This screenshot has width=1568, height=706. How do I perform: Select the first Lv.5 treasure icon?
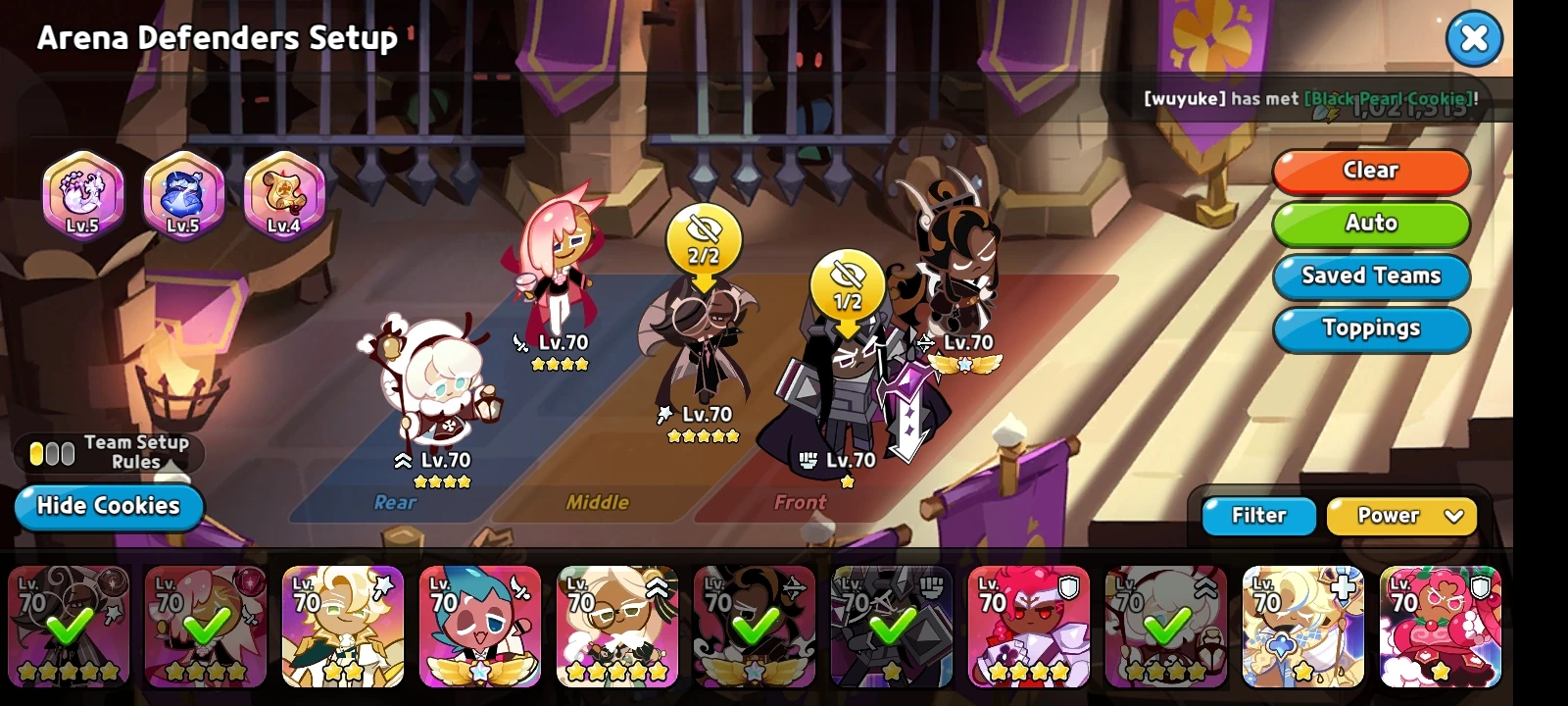click(x=83, y=194)
